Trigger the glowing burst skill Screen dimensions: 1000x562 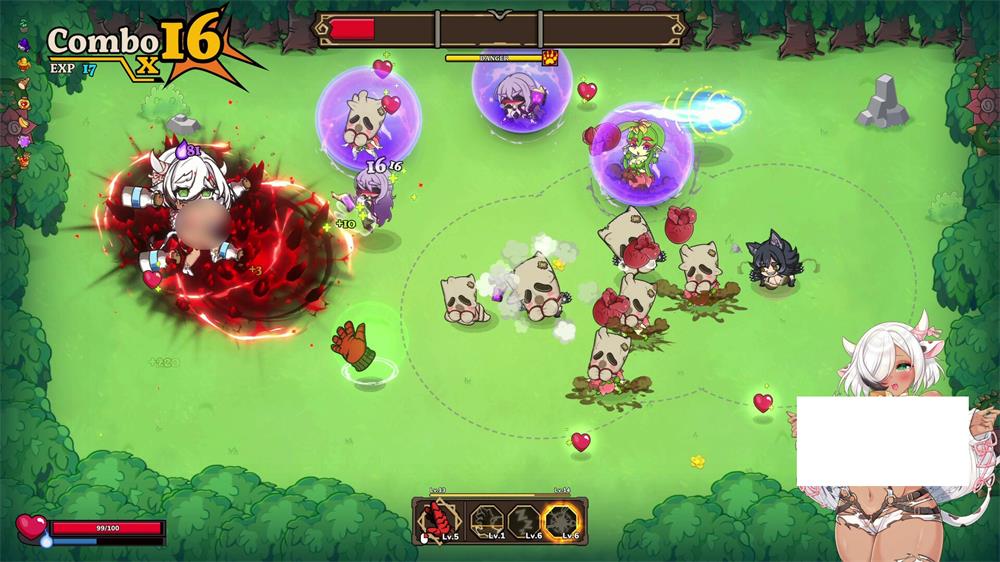point(562,520)
